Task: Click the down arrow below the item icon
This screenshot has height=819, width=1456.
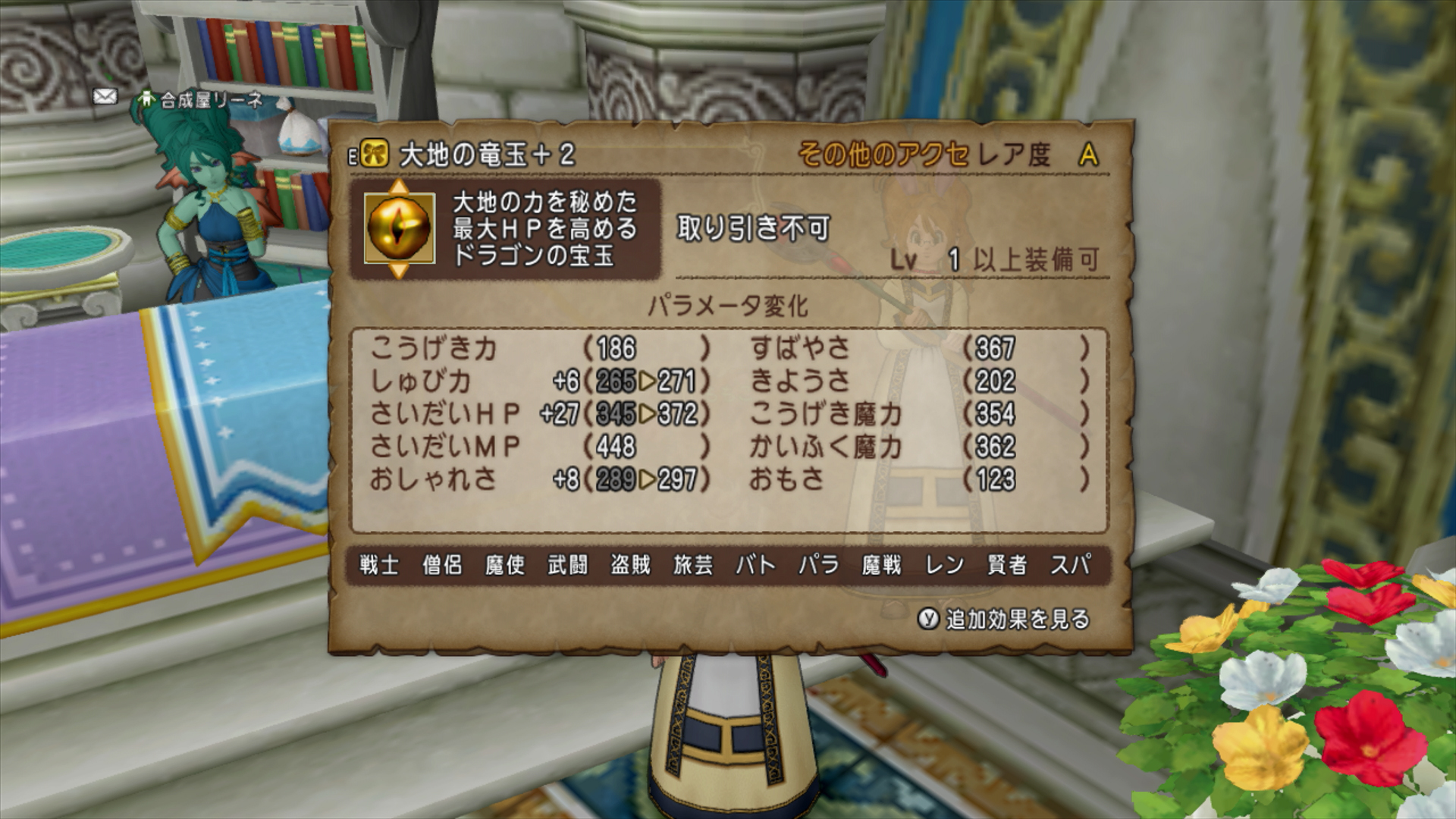Action: 399,270
